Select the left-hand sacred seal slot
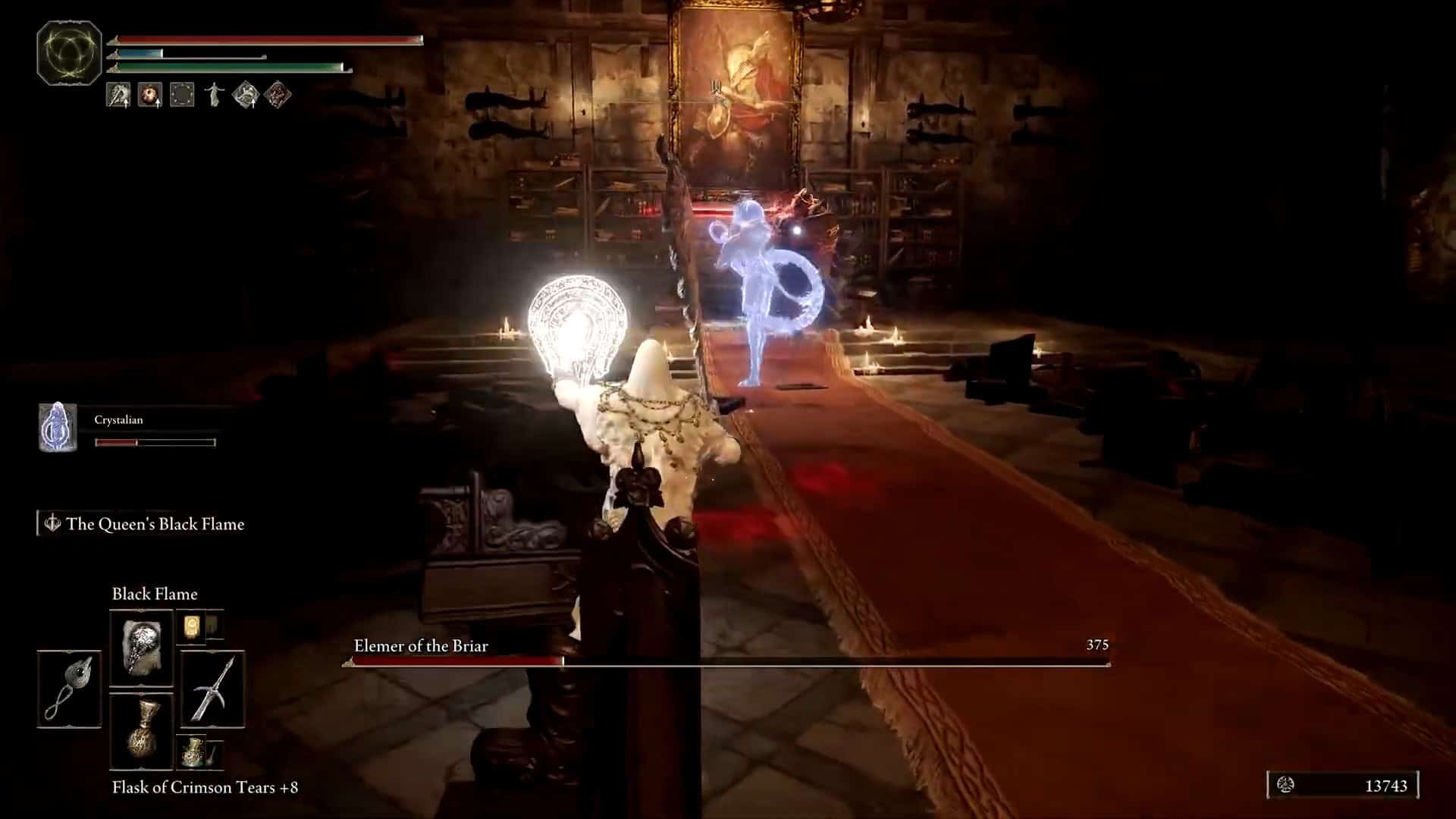The width and height of the screenshot is (1456, 819). click(x=69, y=689)
